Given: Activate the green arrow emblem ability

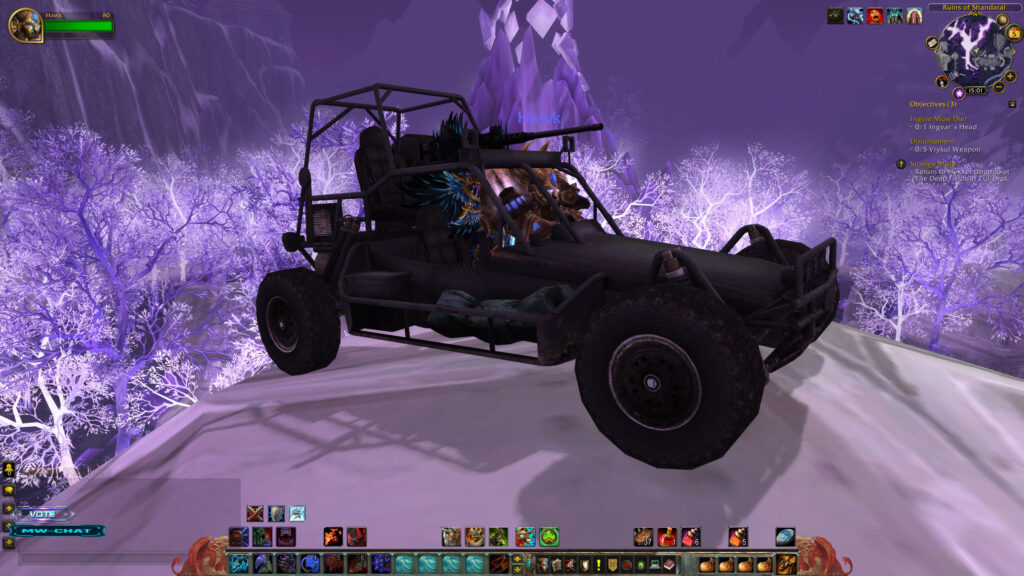Looking at the screenshot, I should pos(549,537).
